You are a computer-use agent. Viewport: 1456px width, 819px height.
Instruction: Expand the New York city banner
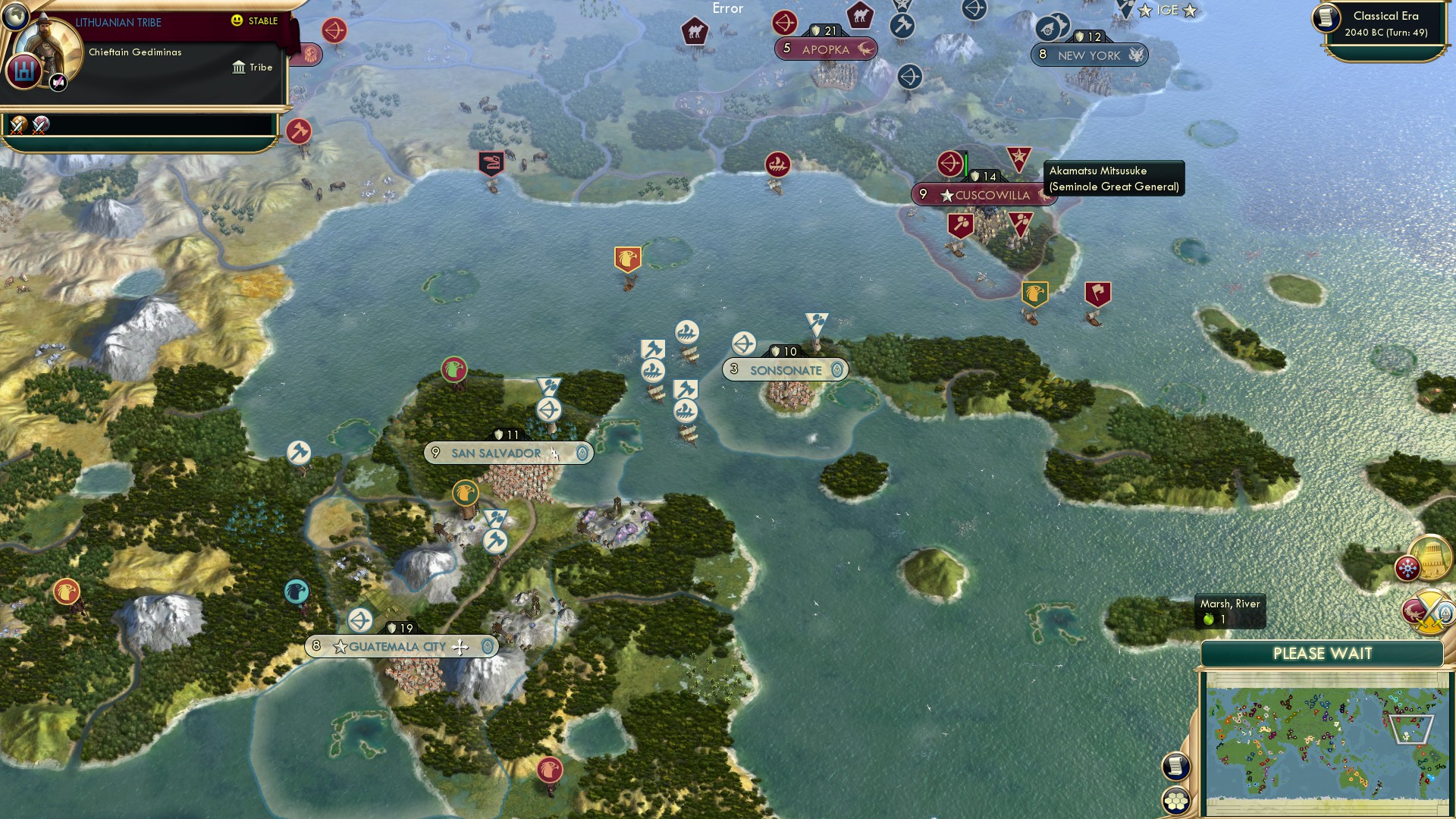(x=1090, y=55)
